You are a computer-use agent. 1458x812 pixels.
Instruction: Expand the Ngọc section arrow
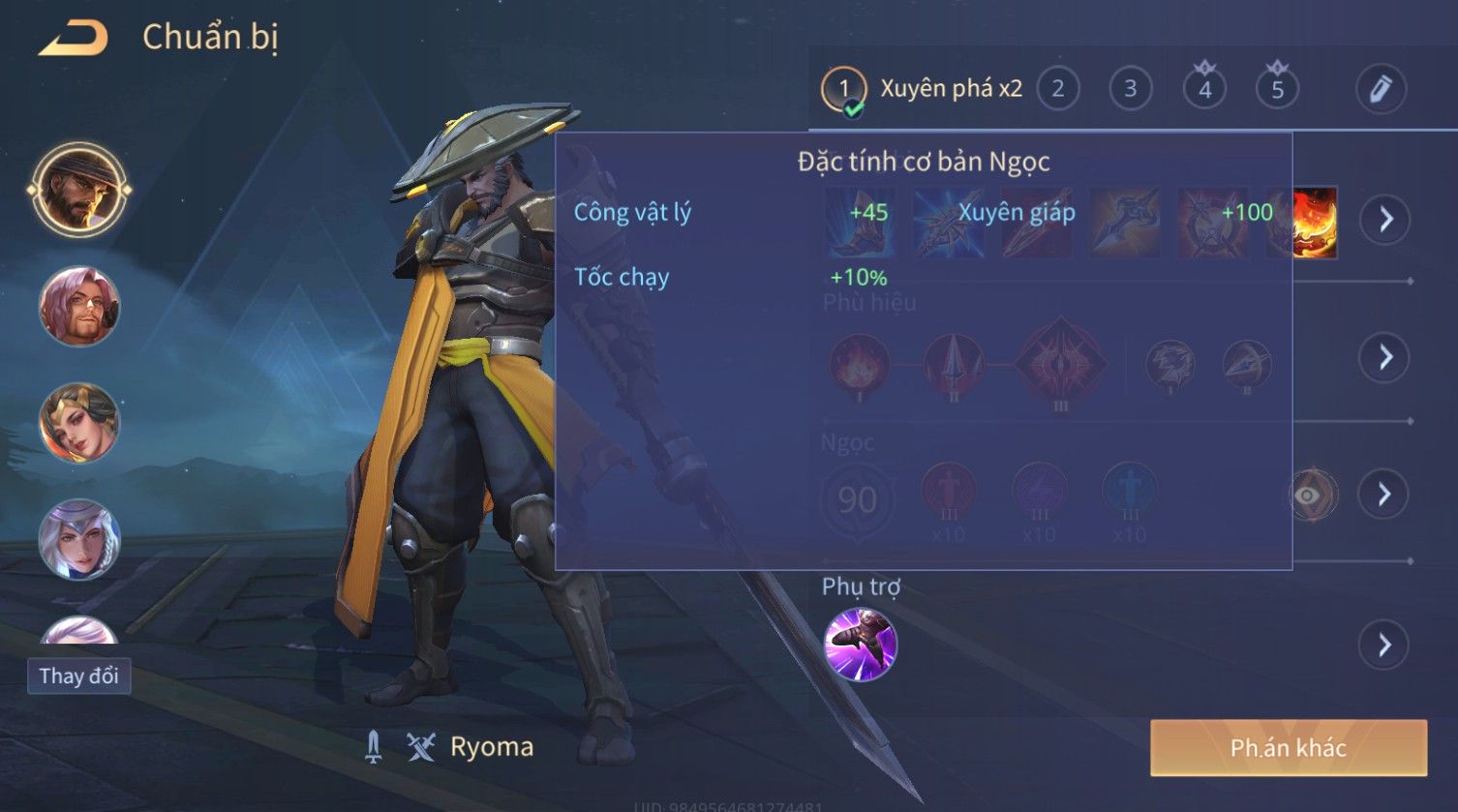click(1384, 495)
